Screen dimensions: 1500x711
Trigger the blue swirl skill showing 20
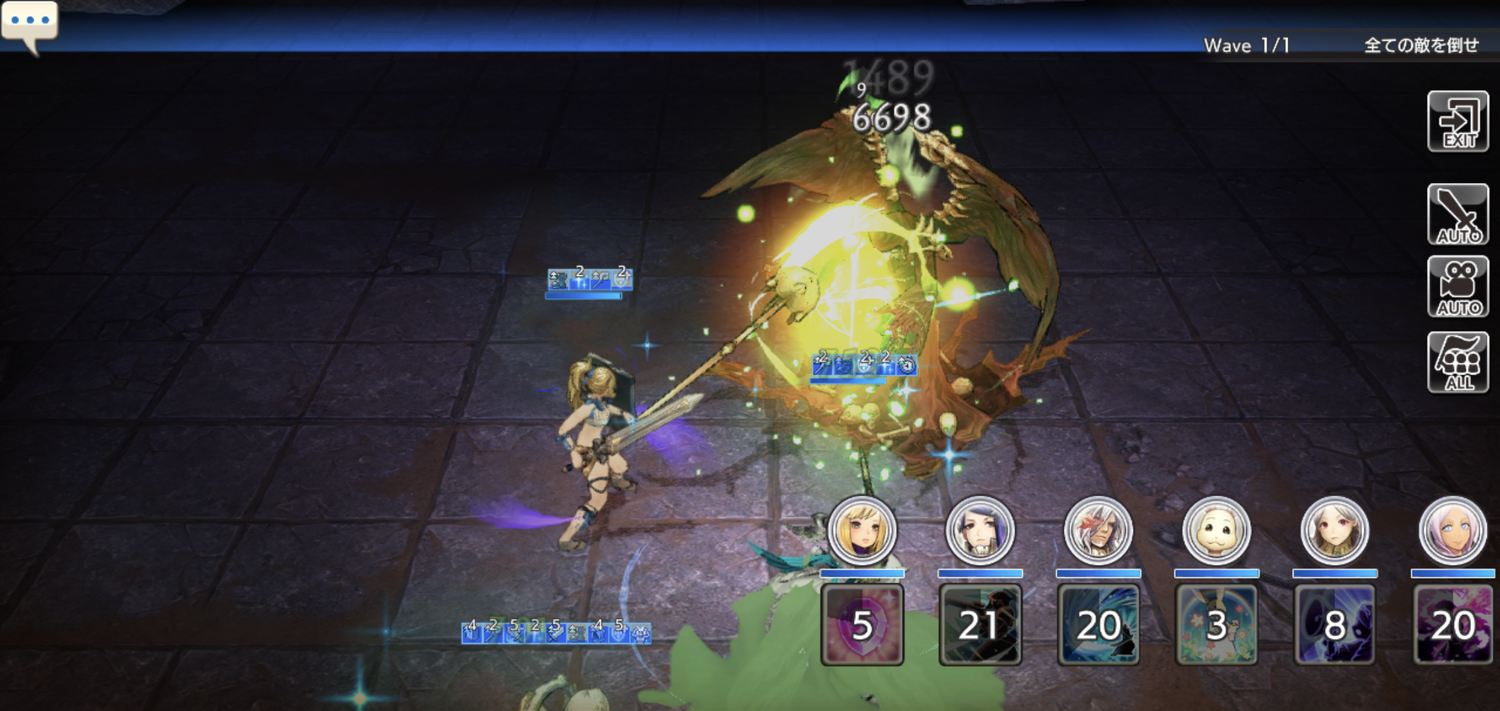tap(1098, 625)
